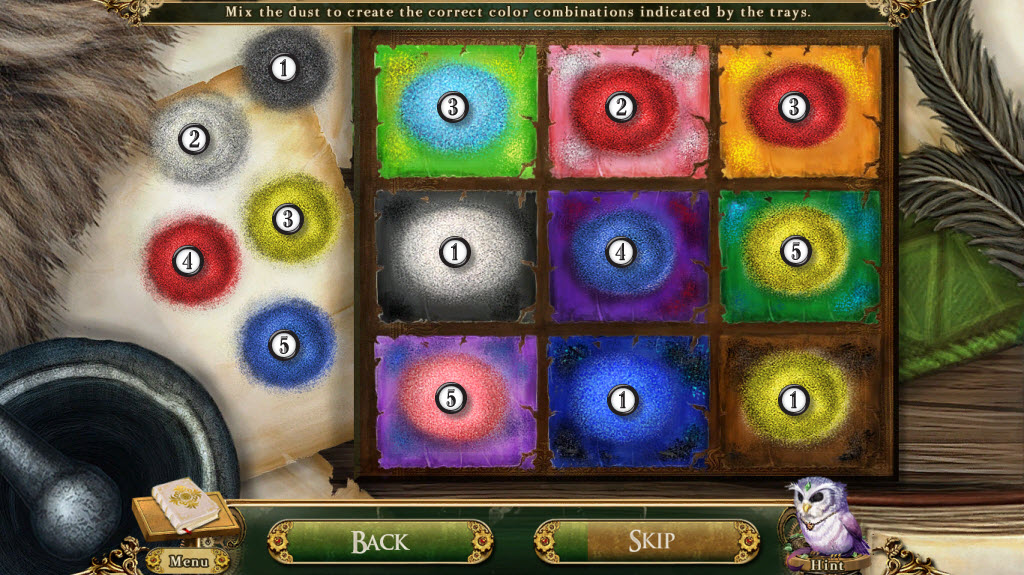Choose the pink tray with red center
Viewport: 1024px width, 575px height.
[x=622, y=108]
